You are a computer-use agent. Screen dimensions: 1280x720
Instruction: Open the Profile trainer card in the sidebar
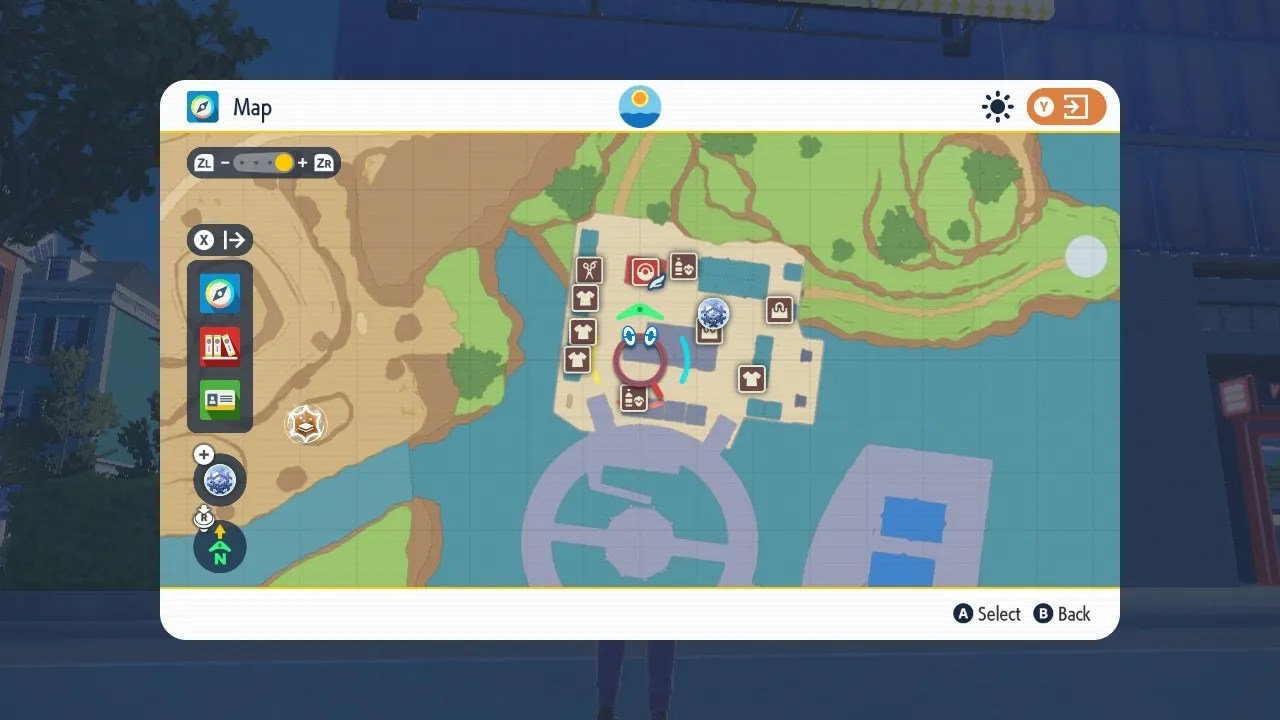(x=219, y=400)
